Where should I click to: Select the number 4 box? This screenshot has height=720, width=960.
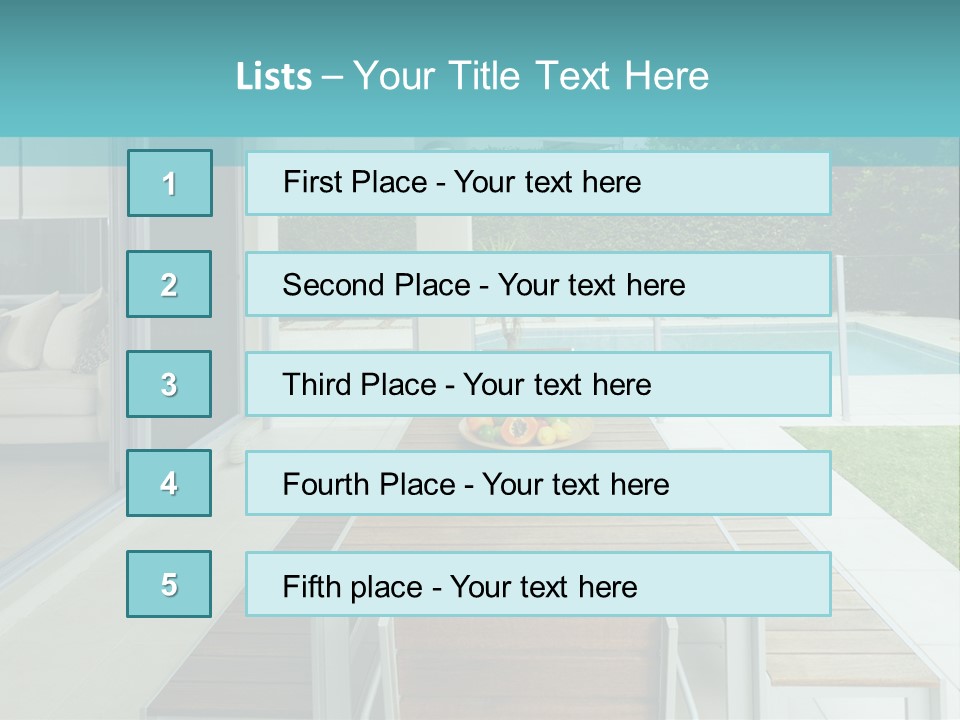click(169, 483)
